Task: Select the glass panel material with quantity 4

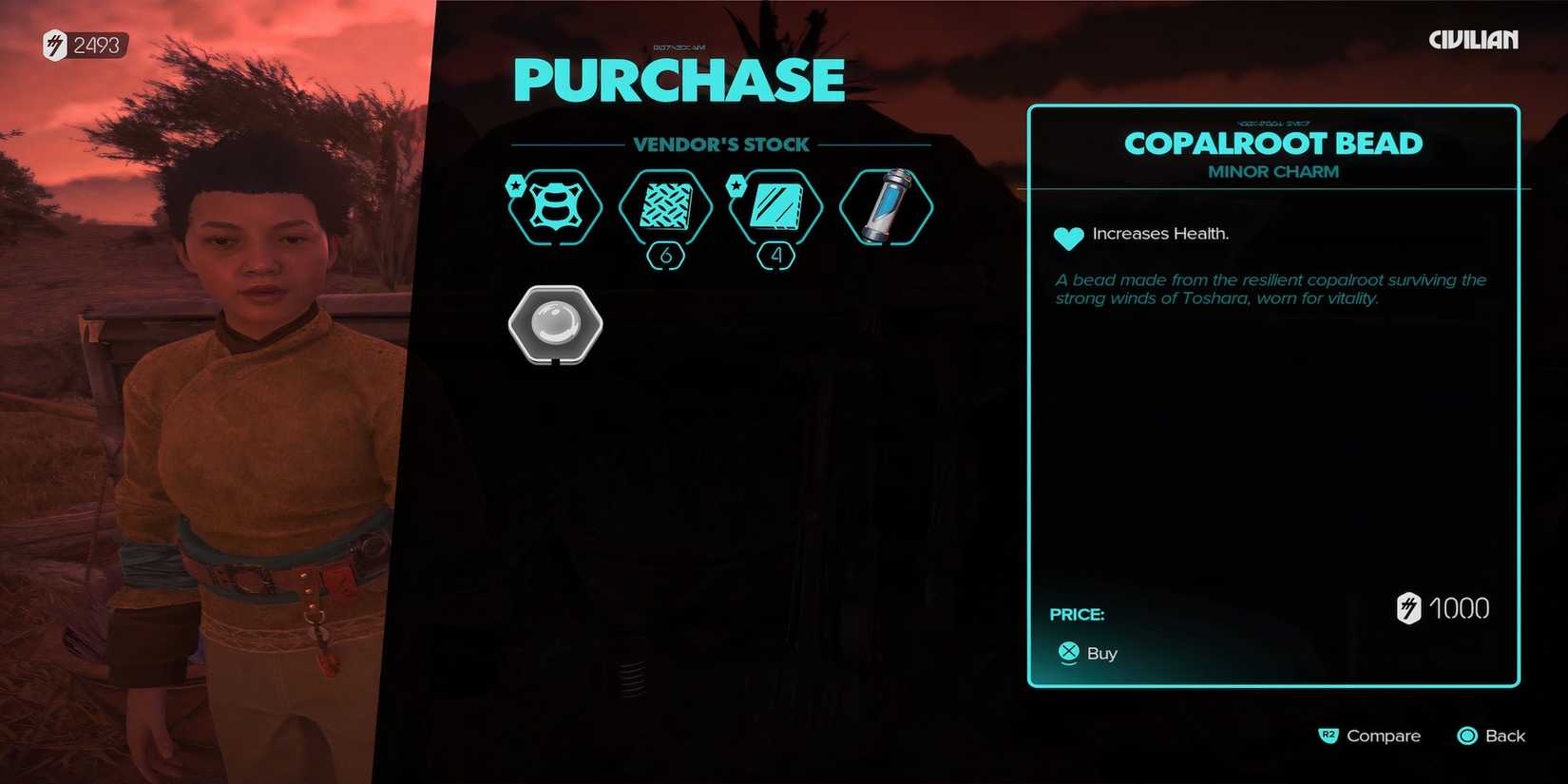Action: (x=775, y=206)
